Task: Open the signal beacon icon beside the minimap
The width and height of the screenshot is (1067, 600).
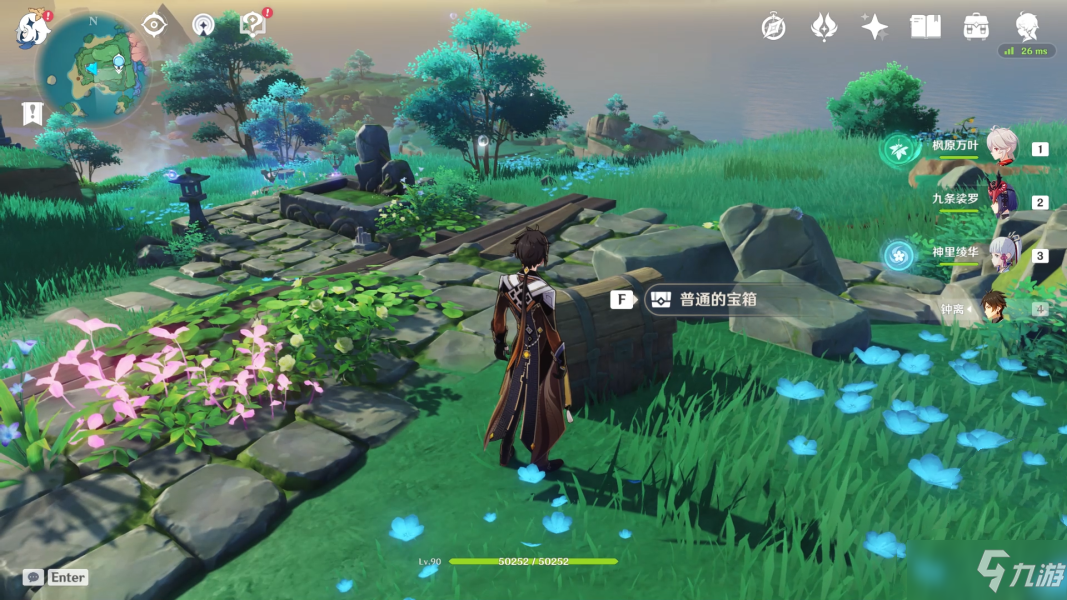Action: (x=203, y=25)
